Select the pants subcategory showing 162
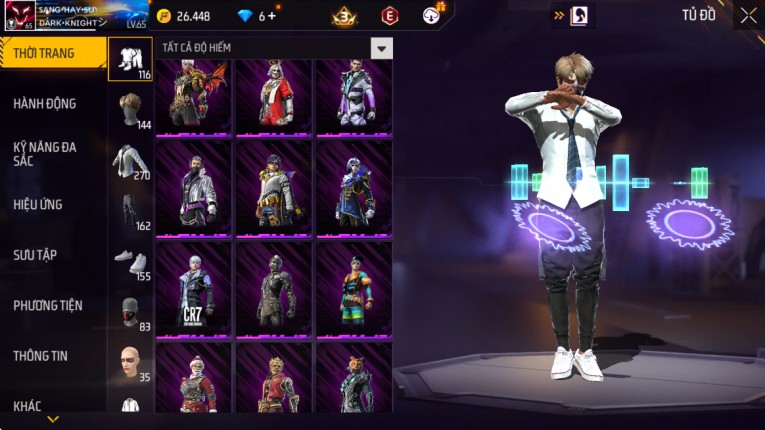Screen dimensions: 765x430 (x=130, y=210)
